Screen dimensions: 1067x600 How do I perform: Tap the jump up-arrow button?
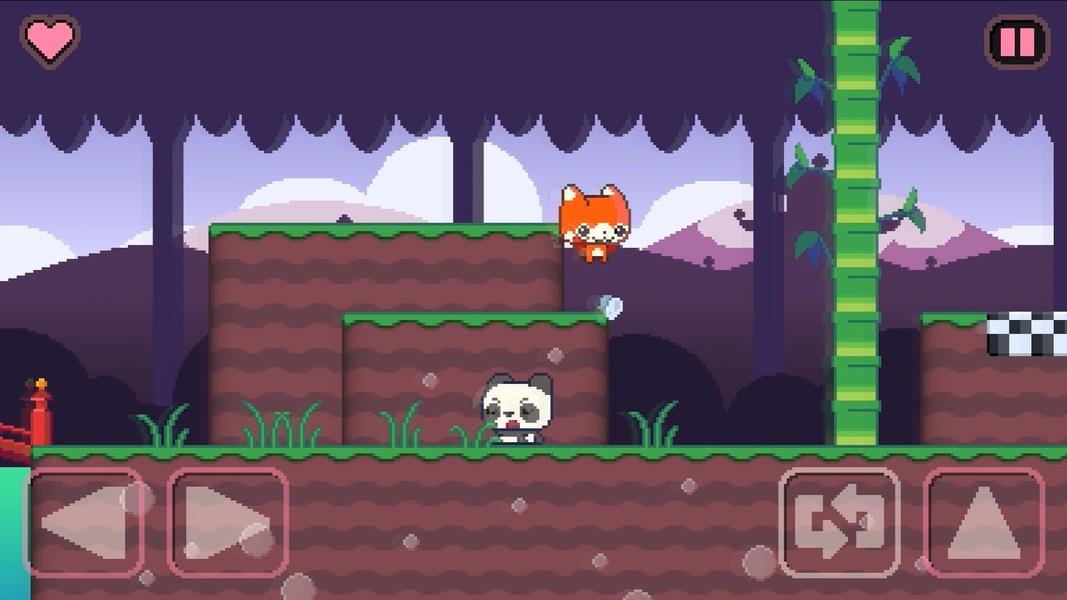click(x=983, y=523)
